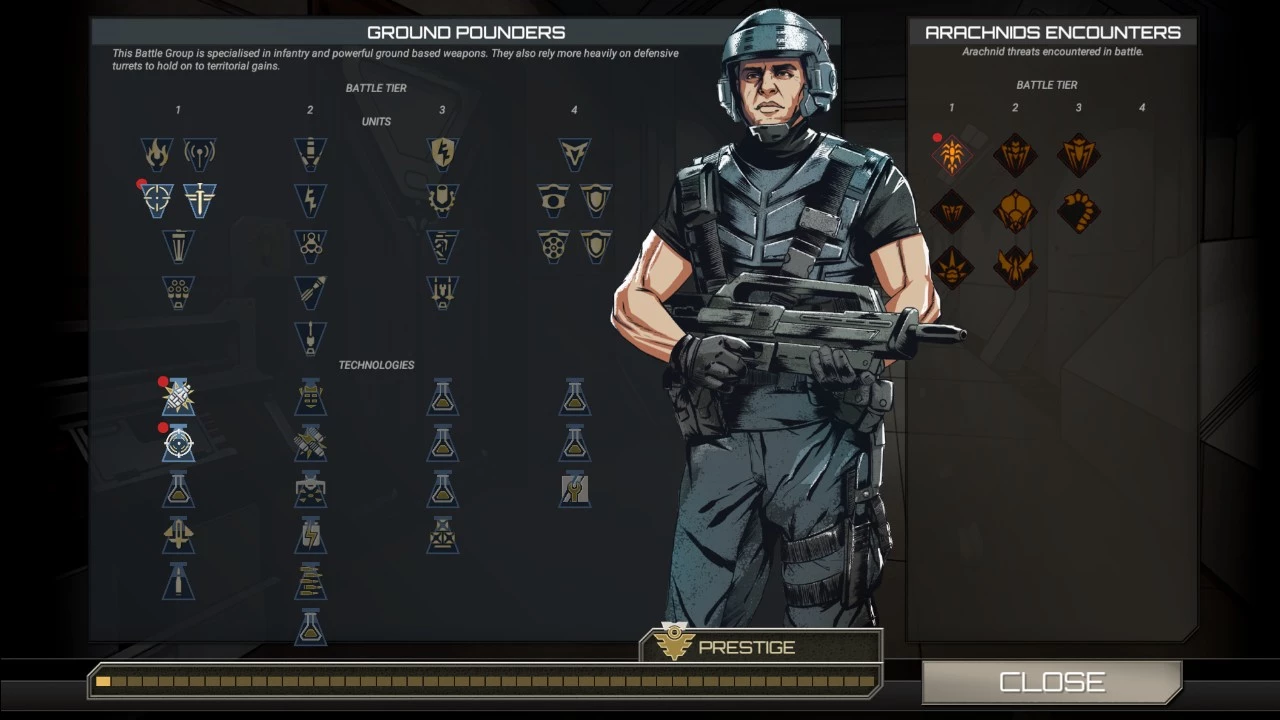Select the white crosshair technology flask
Screen dimensions: 1280x720
tap(178, 443)
